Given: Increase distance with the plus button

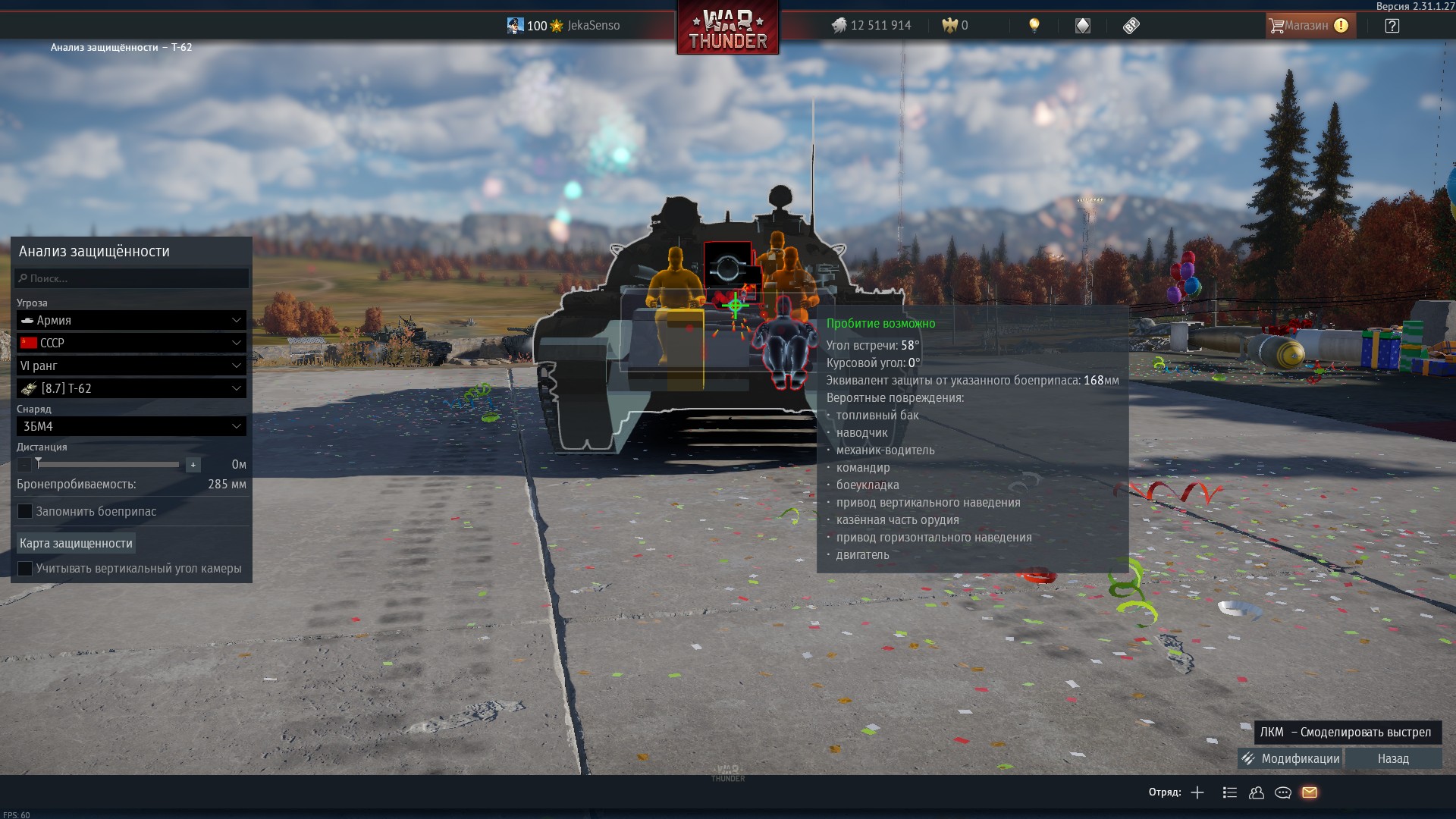Looking at the screenshot, I should (193, 465).
